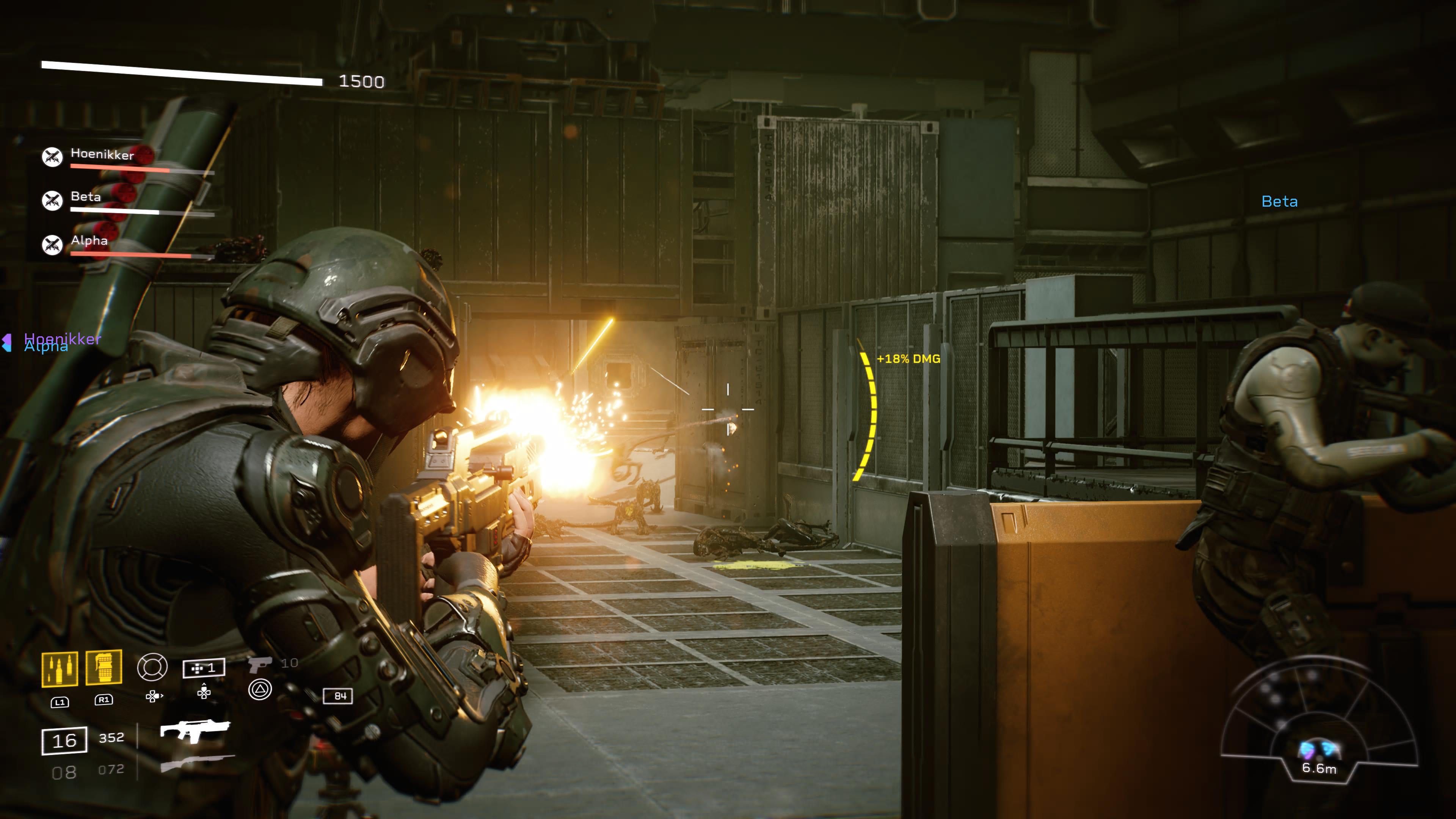Click the motion tracker radar
The width and height of the screenshot is (1456, 819).
(x=1319, y=724)
